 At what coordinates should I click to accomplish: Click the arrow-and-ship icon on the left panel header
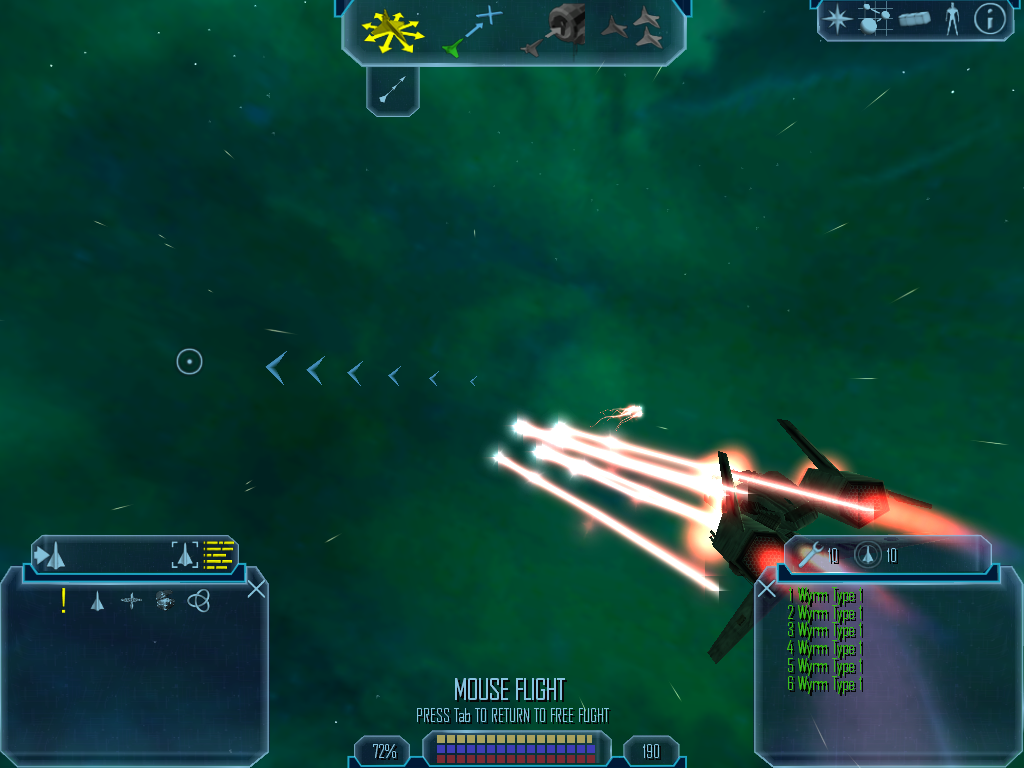tap(51, 554)
